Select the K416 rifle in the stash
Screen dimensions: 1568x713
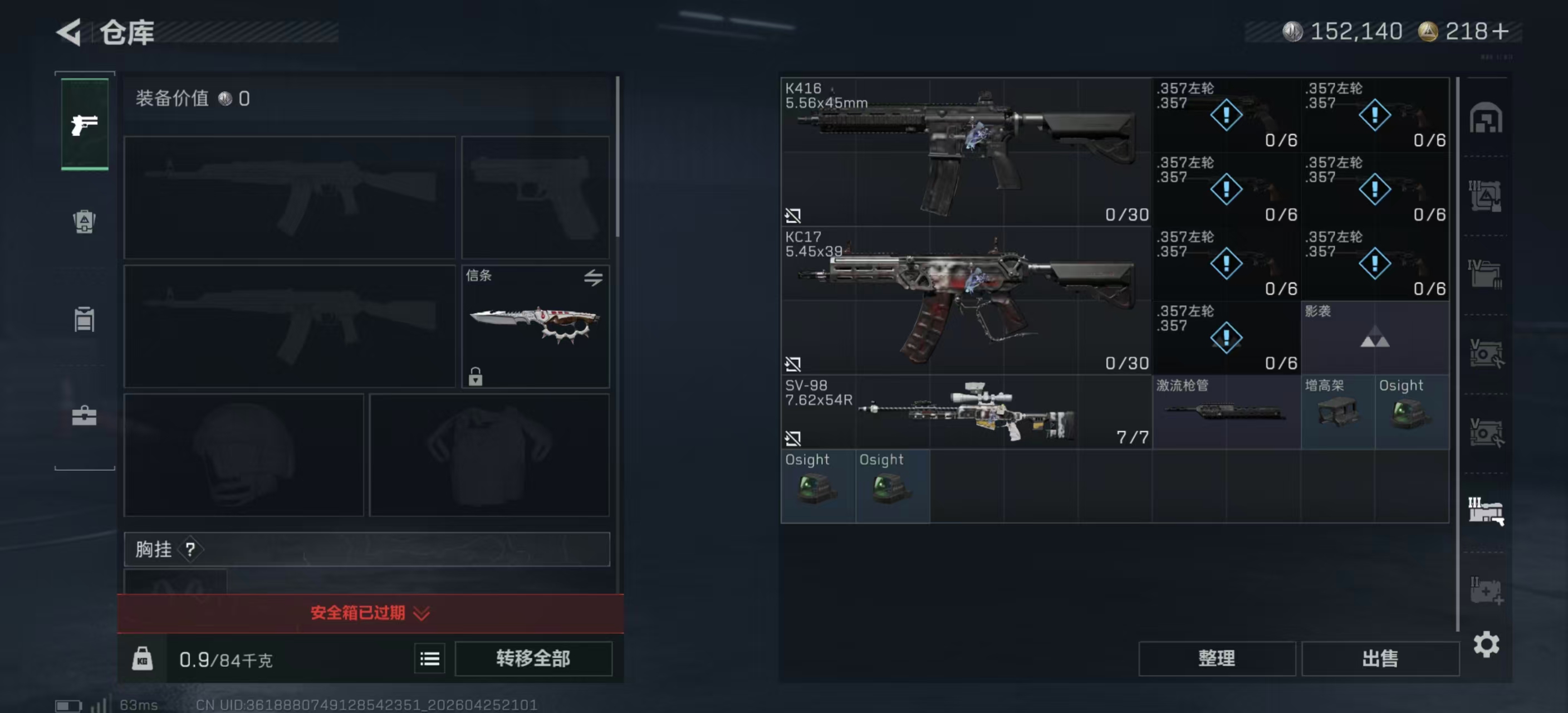click(x=966, y=151)
